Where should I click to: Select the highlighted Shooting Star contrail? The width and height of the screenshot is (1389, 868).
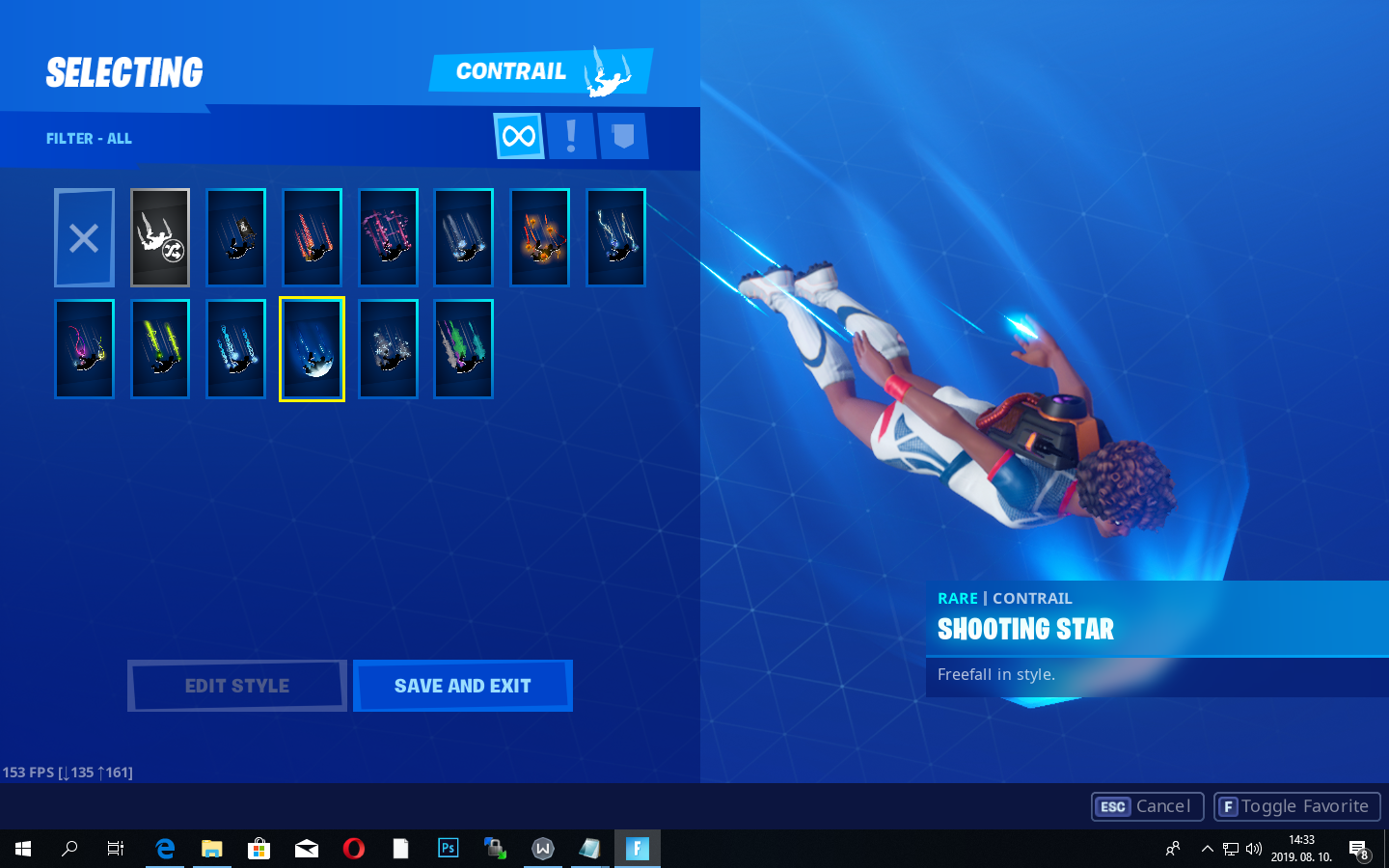[x=312, y=348]
